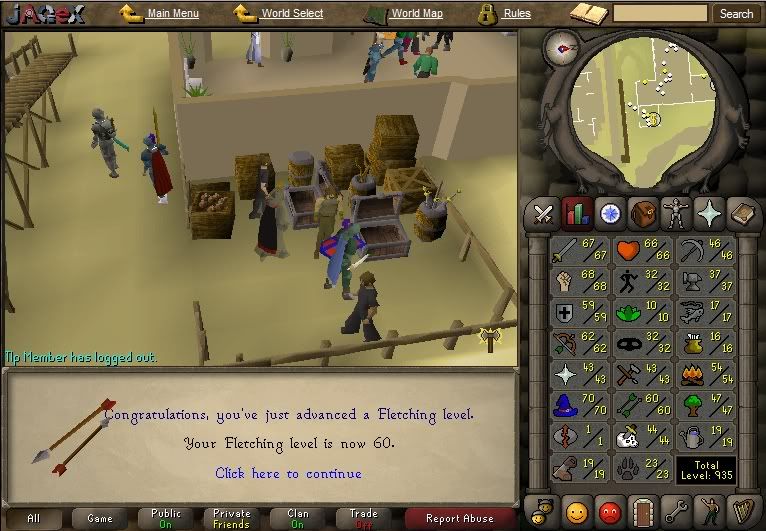
Task: Switch to the combat styles tab
Action: pyautogui.click(x=543, y=212)
